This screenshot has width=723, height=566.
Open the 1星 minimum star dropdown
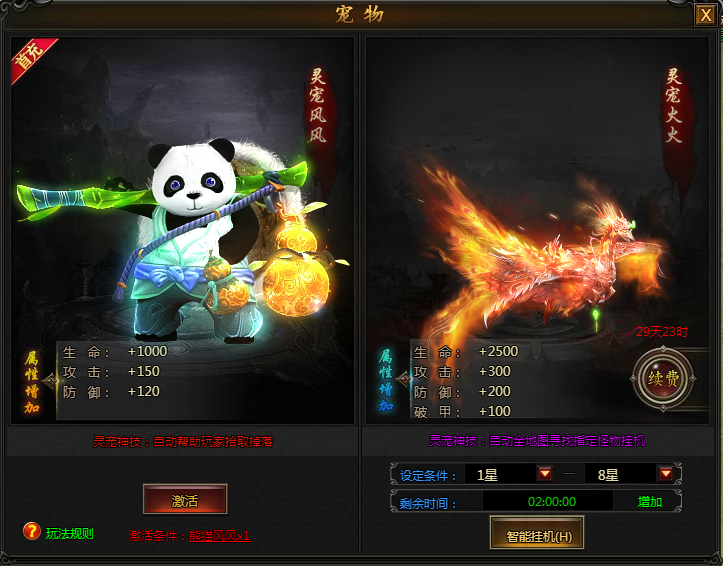(x=545, y=473)
